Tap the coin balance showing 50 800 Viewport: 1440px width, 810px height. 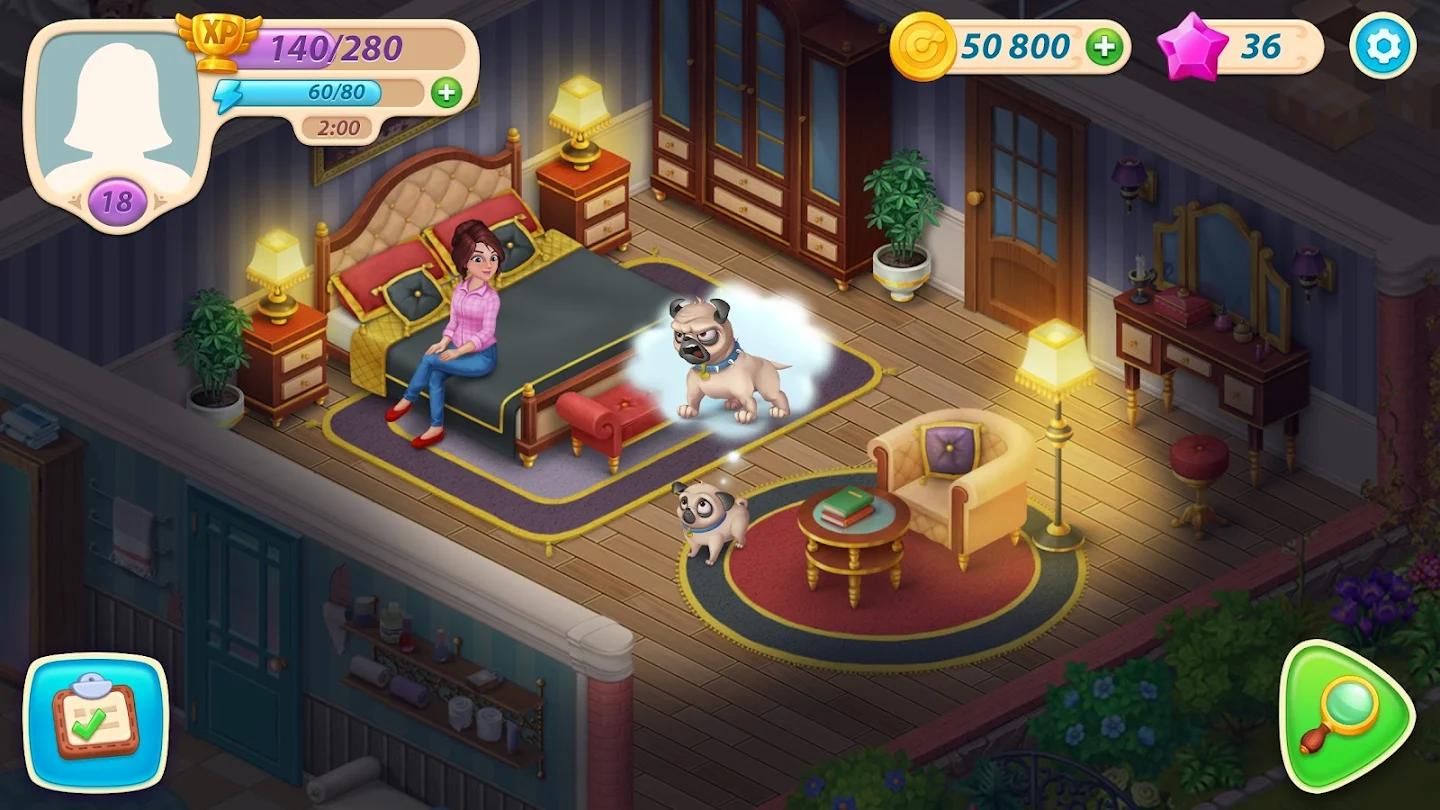pyautogui.click(x=1013, y=45)
